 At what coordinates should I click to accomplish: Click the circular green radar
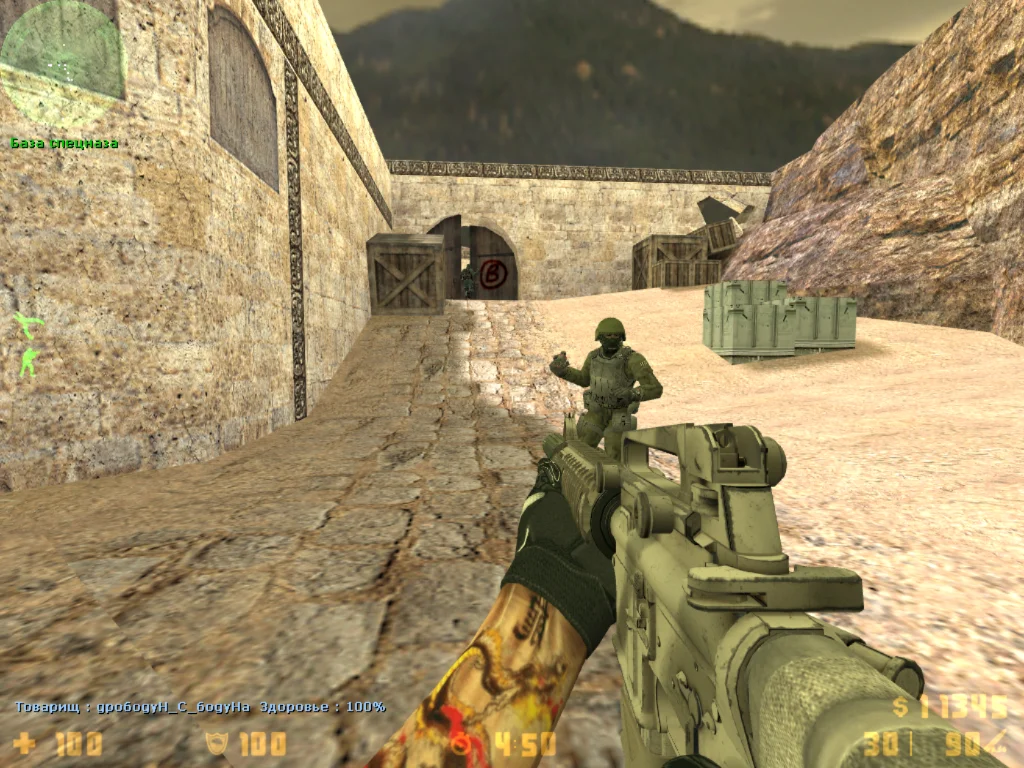(62, 62)
